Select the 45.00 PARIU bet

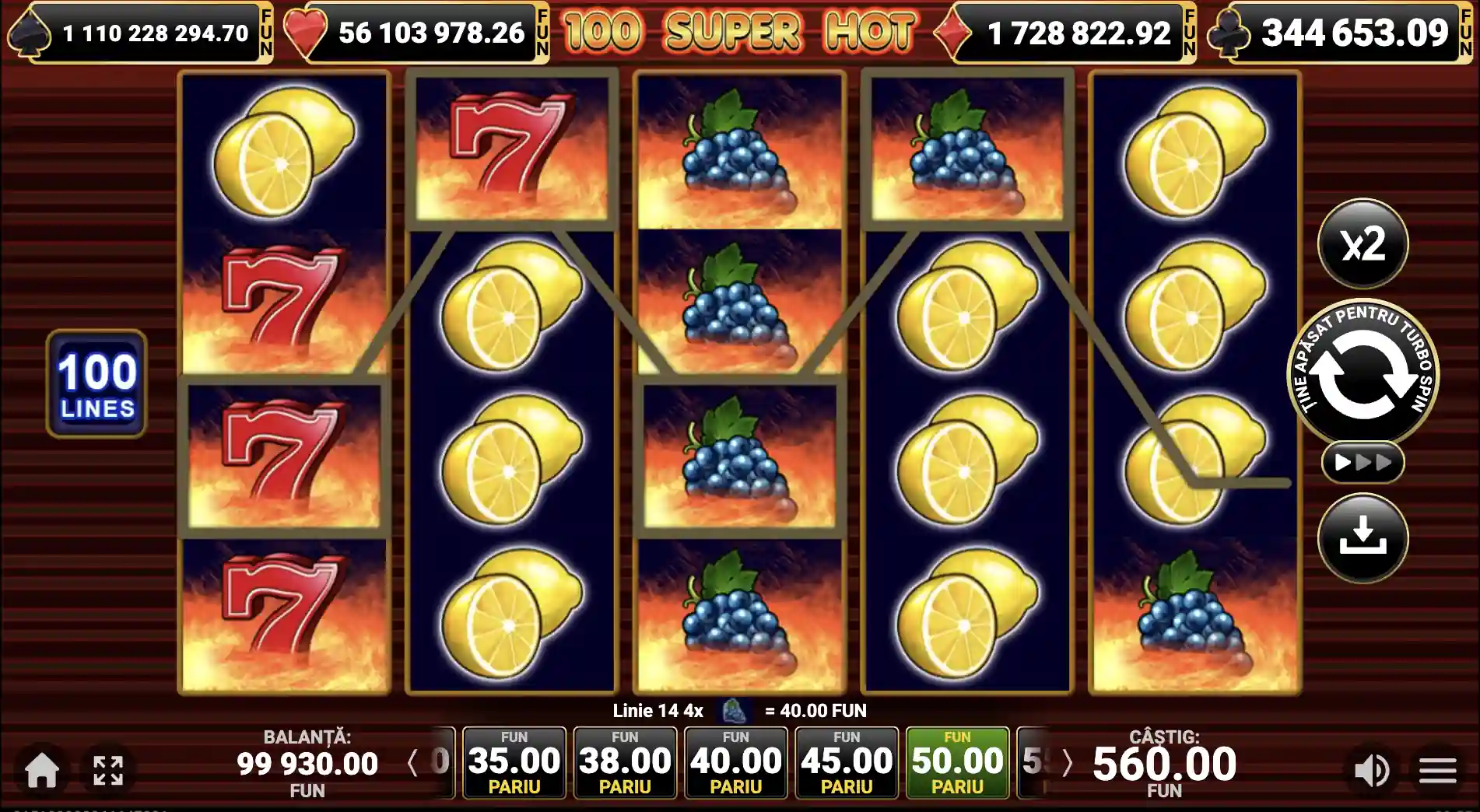(847, 761)
